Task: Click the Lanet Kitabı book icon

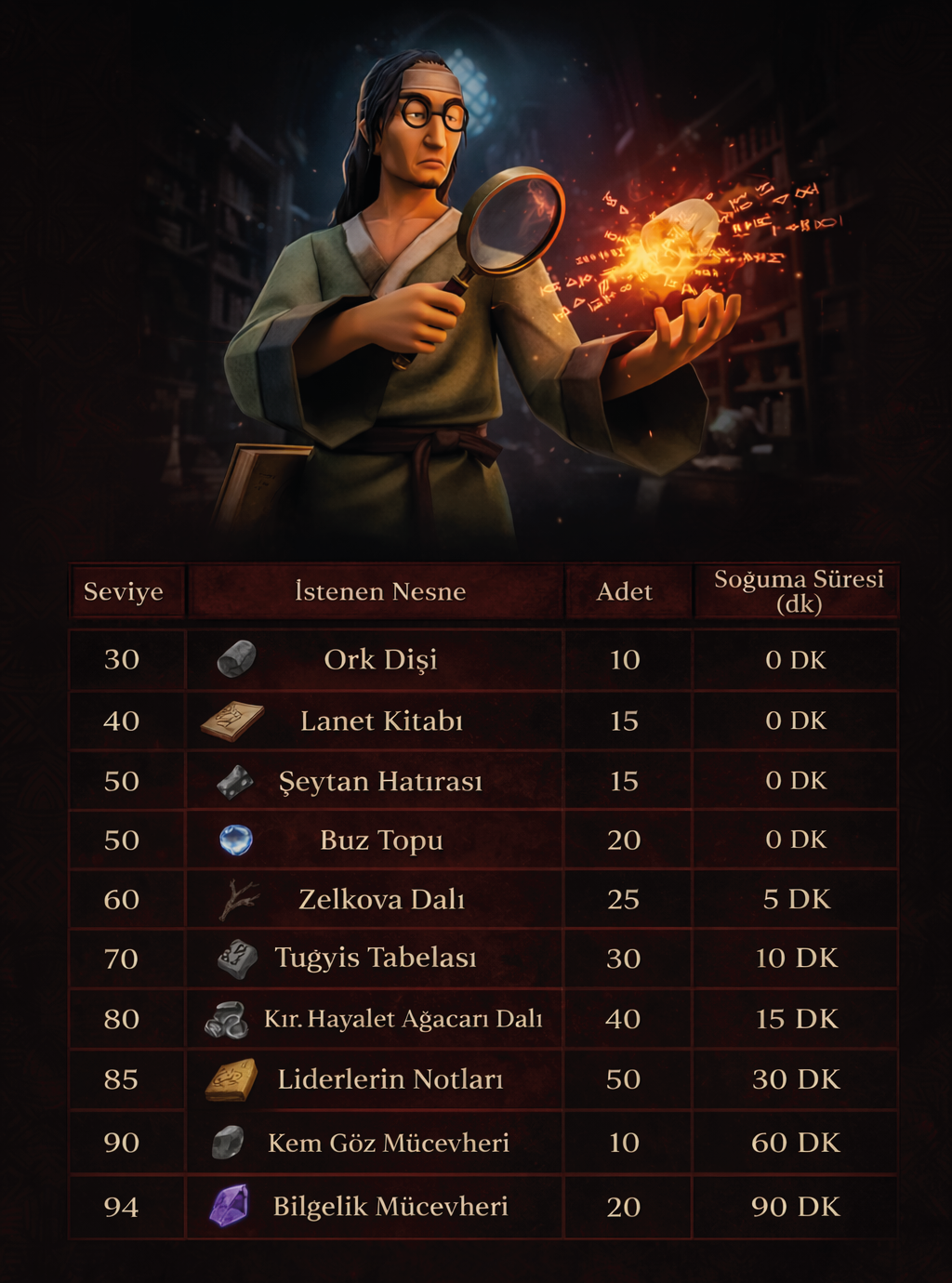Action: (x=232, y=721)
